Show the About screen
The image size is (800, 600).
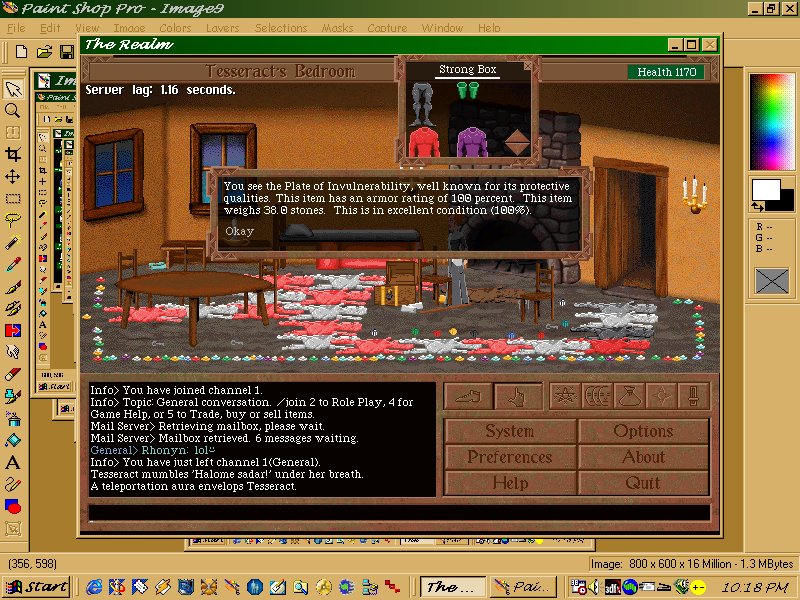[643, 457]
